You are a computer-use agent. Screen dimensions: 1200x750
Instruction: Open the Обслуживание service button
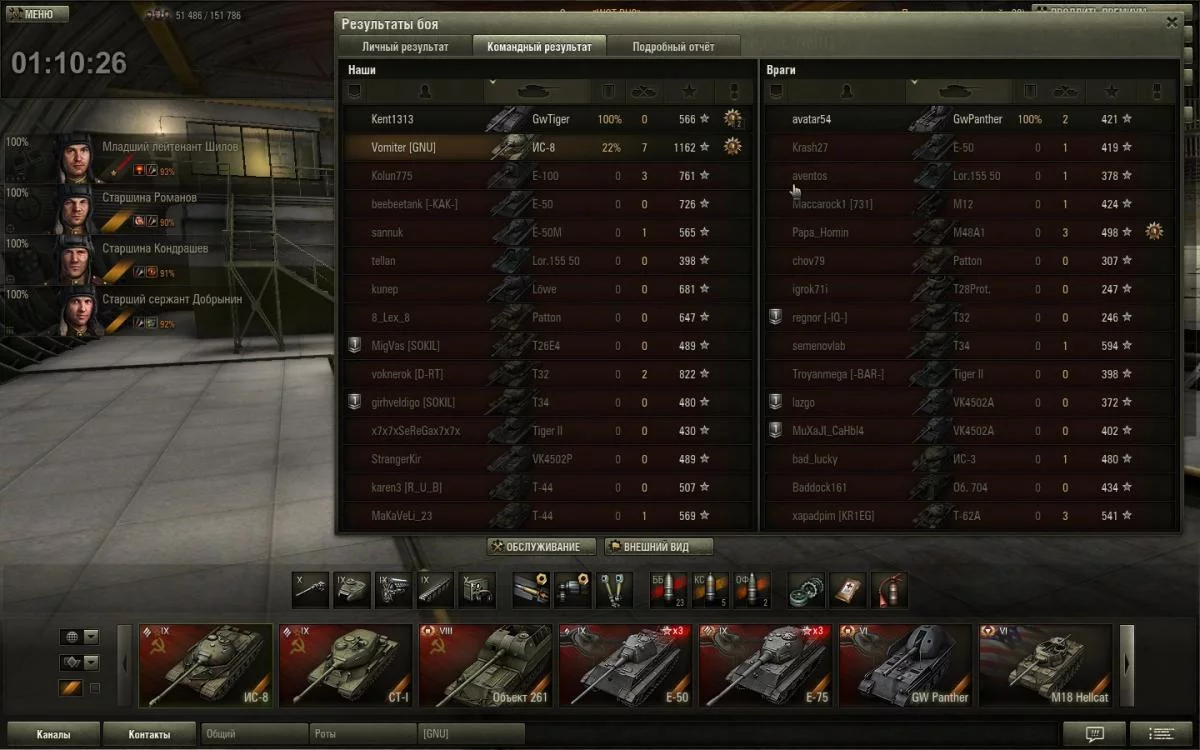tap(541, 547)
